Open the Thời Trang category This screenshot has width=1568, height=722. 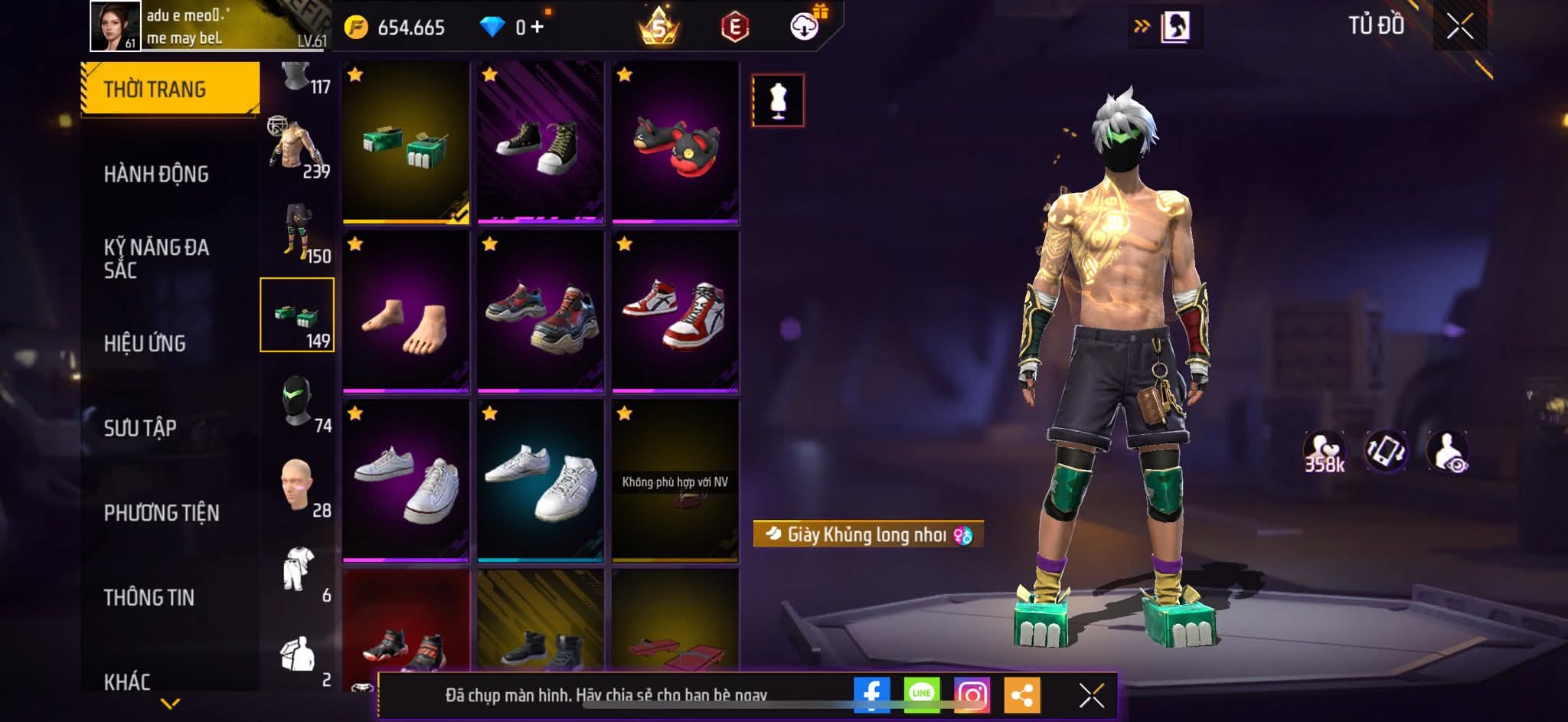(x=169, y=89)
